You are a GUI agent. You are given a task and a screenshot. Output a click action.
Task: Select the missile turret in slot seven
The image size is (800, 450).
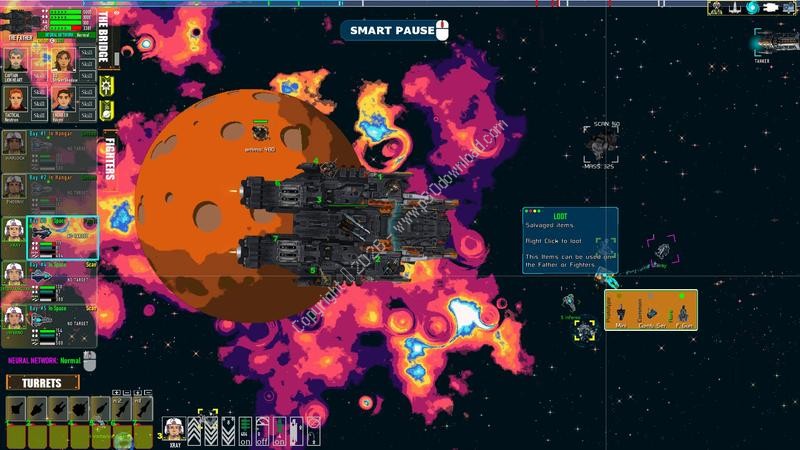(142, 410)
